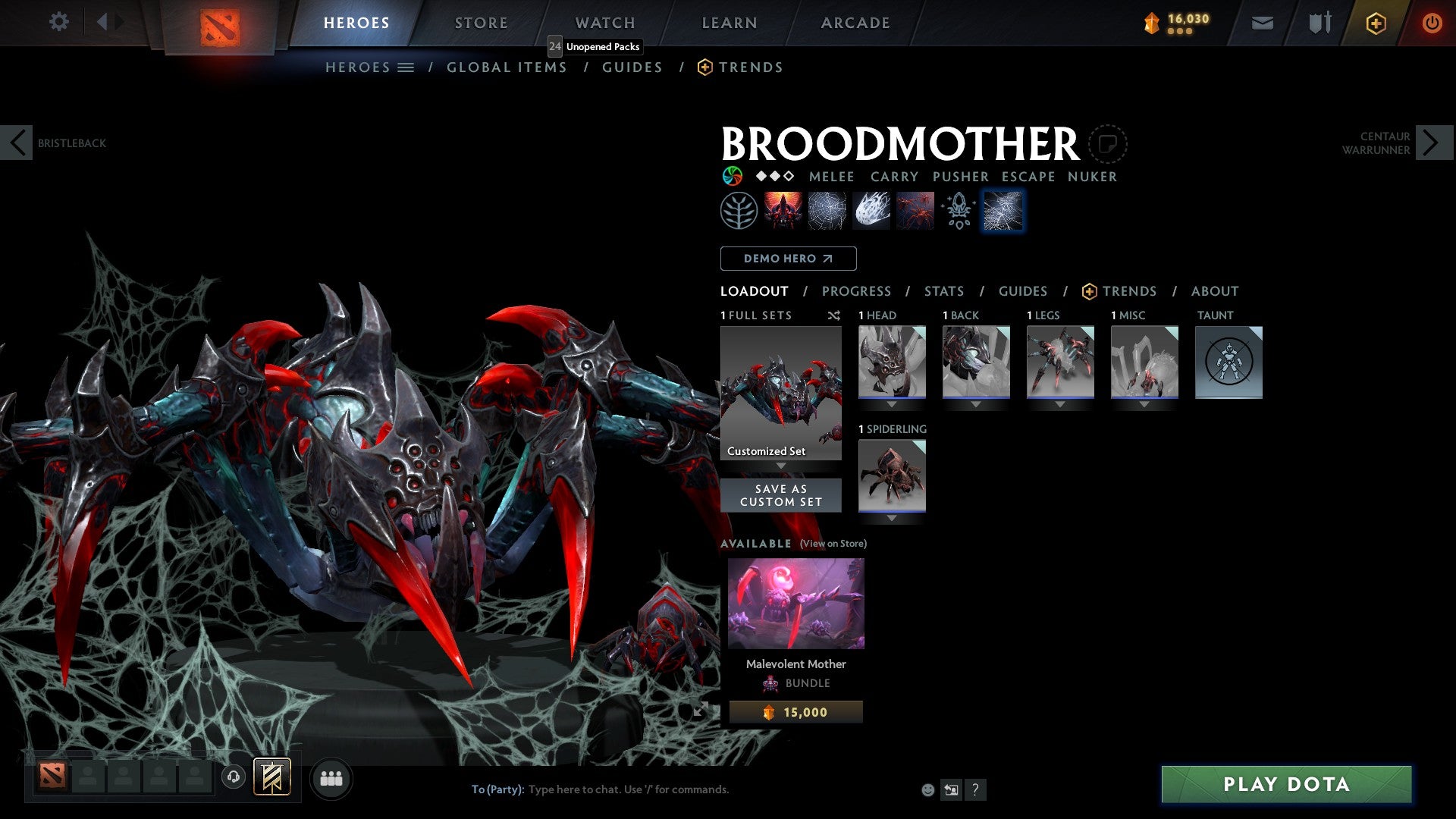
Task: Open the Heroes hamburger menu
Action: 406,67
